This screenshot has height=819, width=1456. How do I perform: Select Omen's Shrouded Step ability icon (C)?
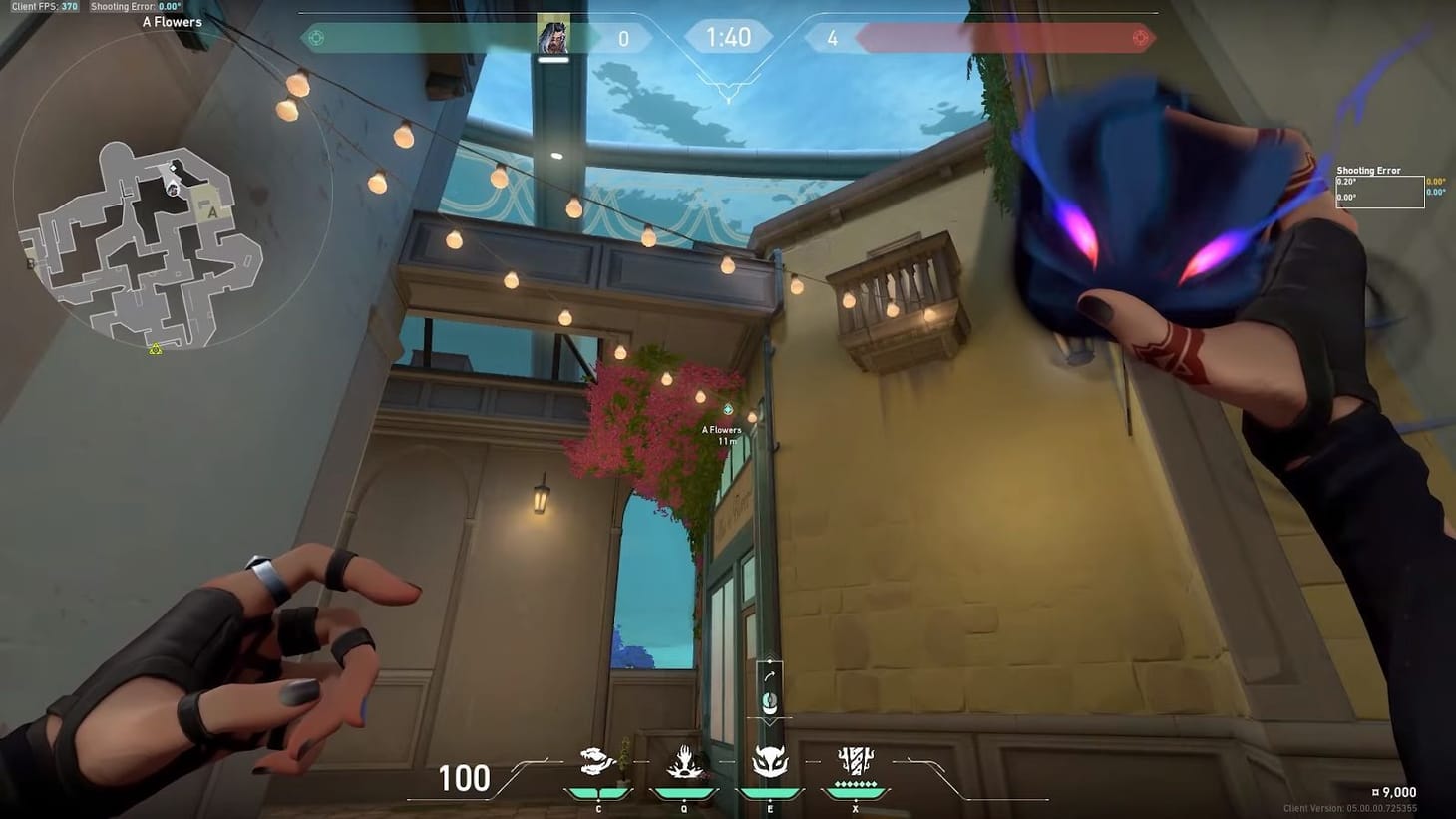tap(598, 762)
